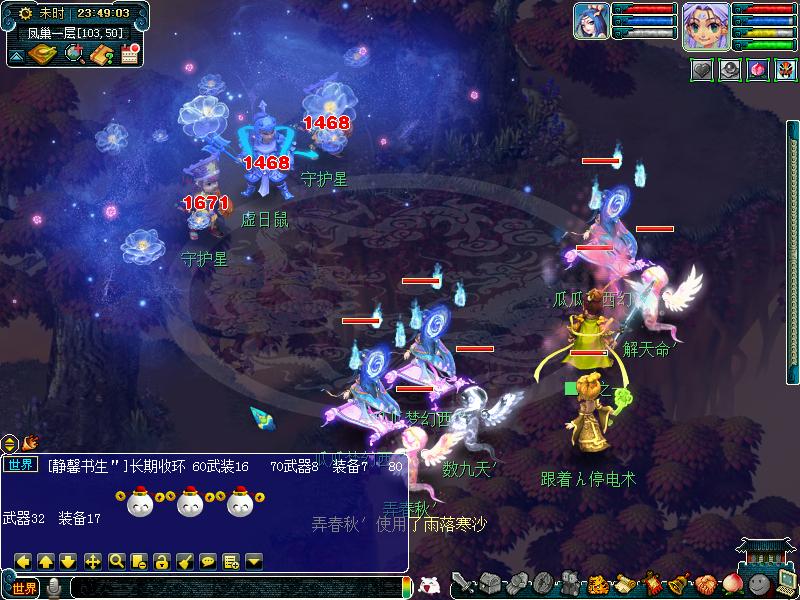Open the tiger icon in the bottom toolbar
The height and width of the screenshot is (600, 800).
(597, 583)
